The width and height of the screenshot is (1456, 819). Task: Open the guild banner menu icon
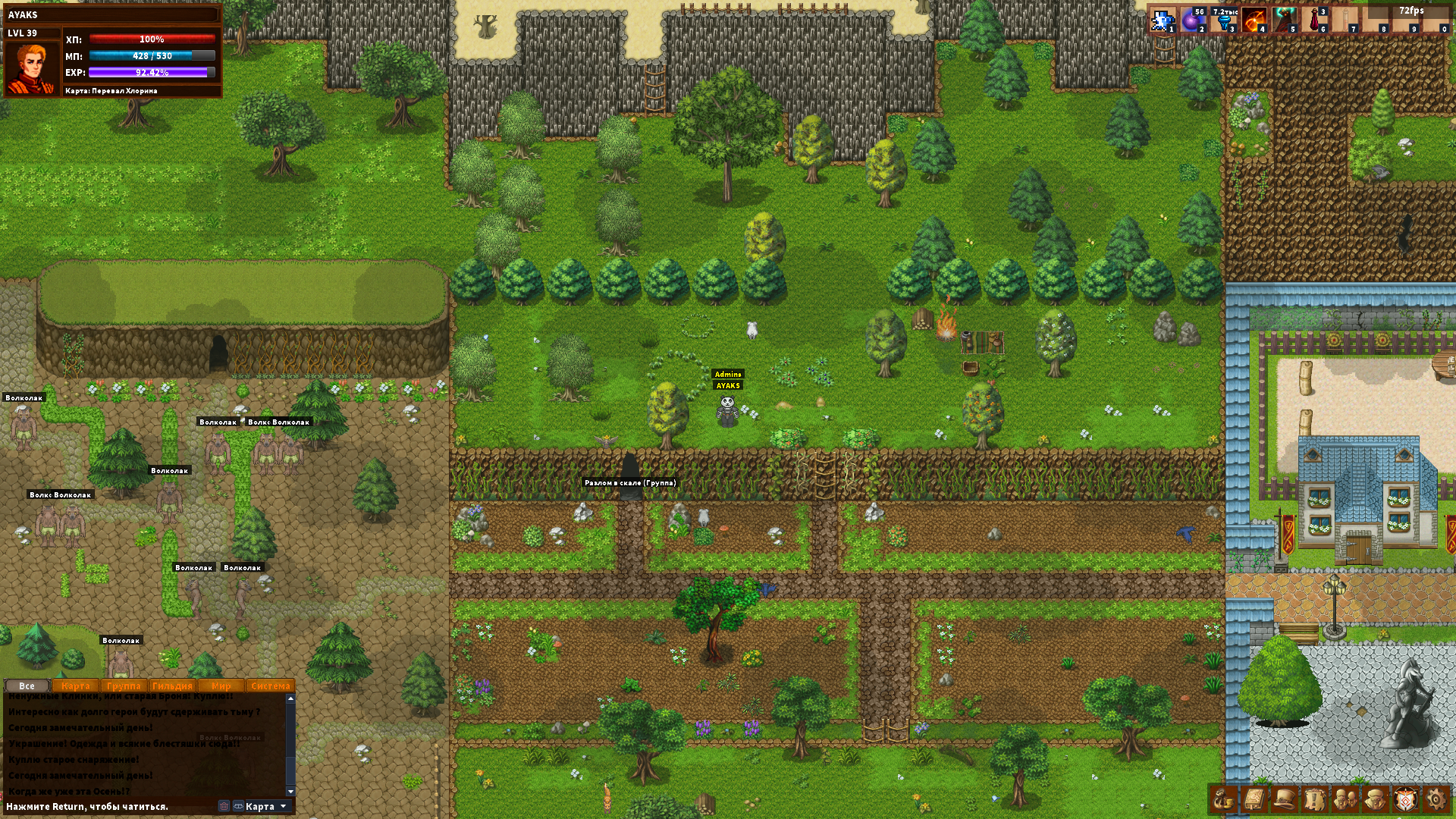click(x=1405, y=799)
